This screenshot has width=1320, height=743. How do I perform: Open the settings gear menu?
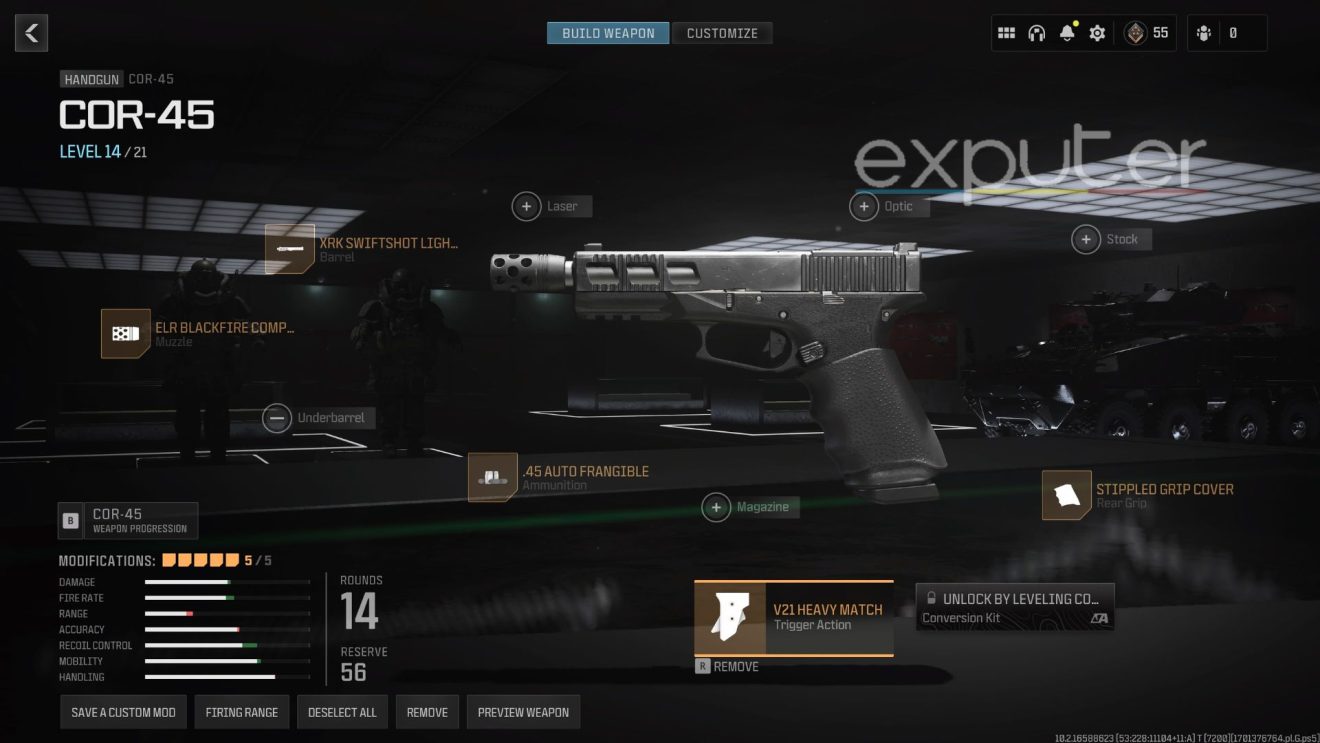pos(1097,32)
